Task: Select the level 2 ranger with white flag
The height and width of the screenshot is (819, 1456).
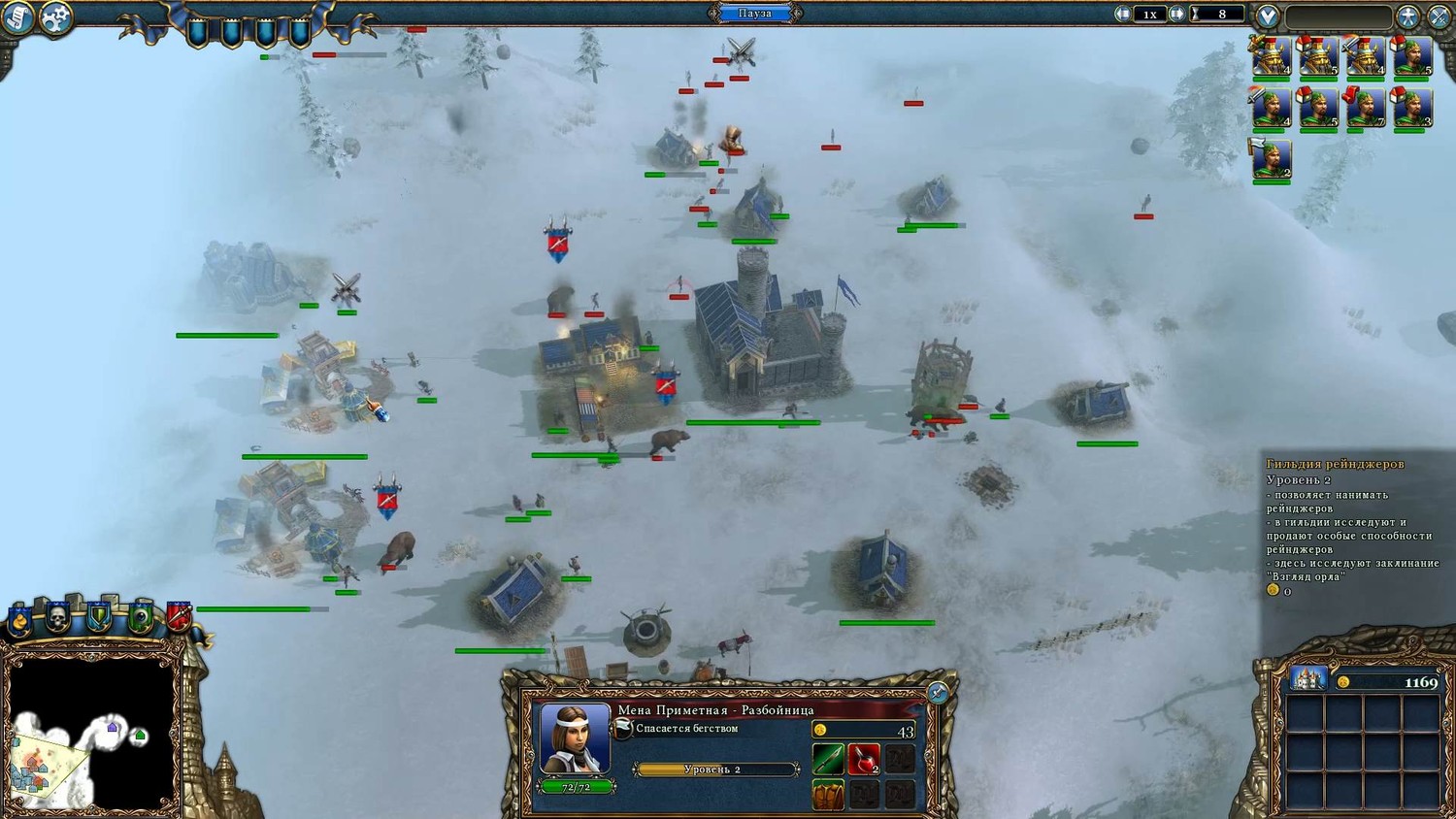Action: pos(1271,159)
